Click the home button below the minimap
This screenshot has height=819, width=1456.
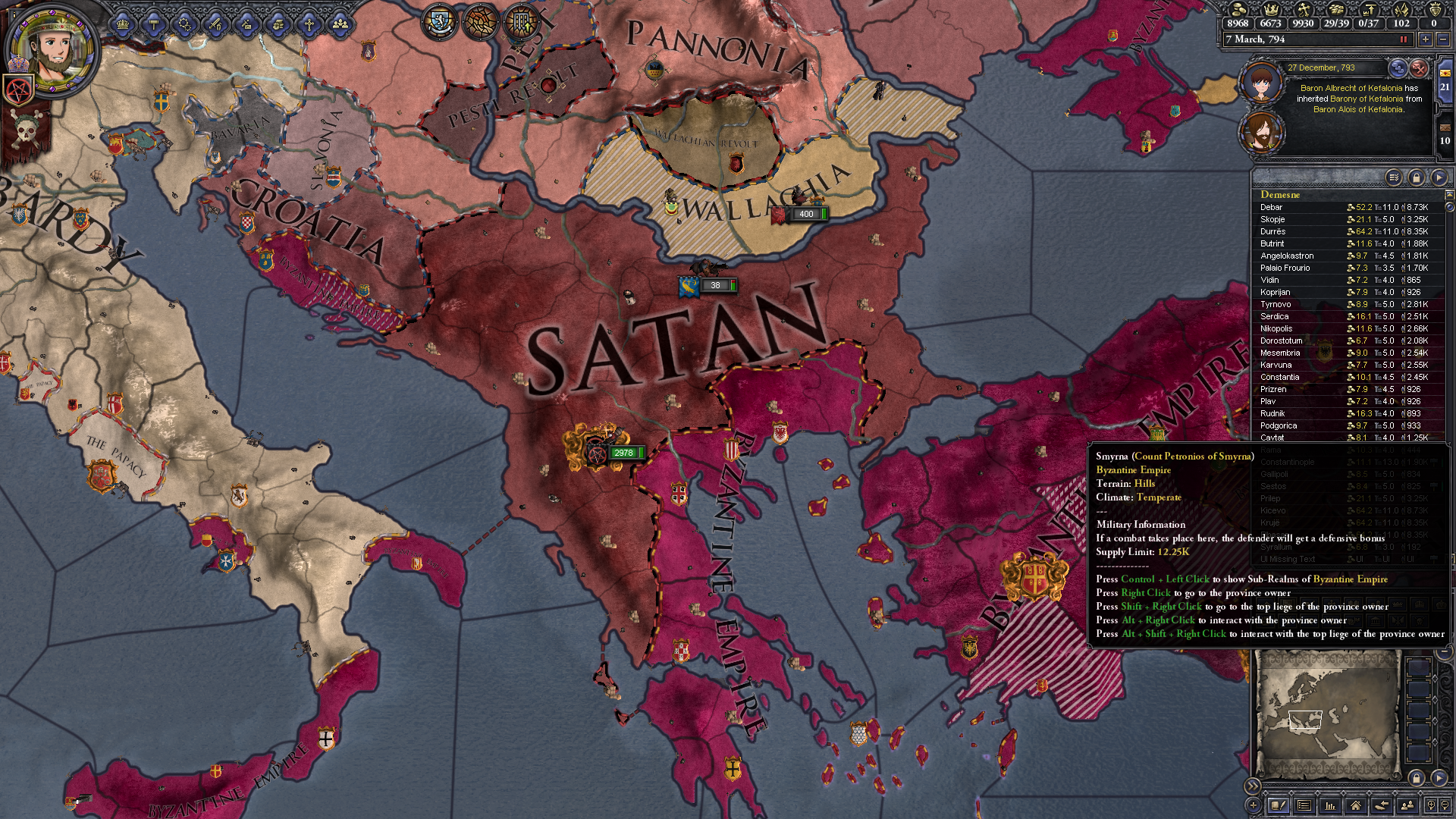(x=1355, y=805)
